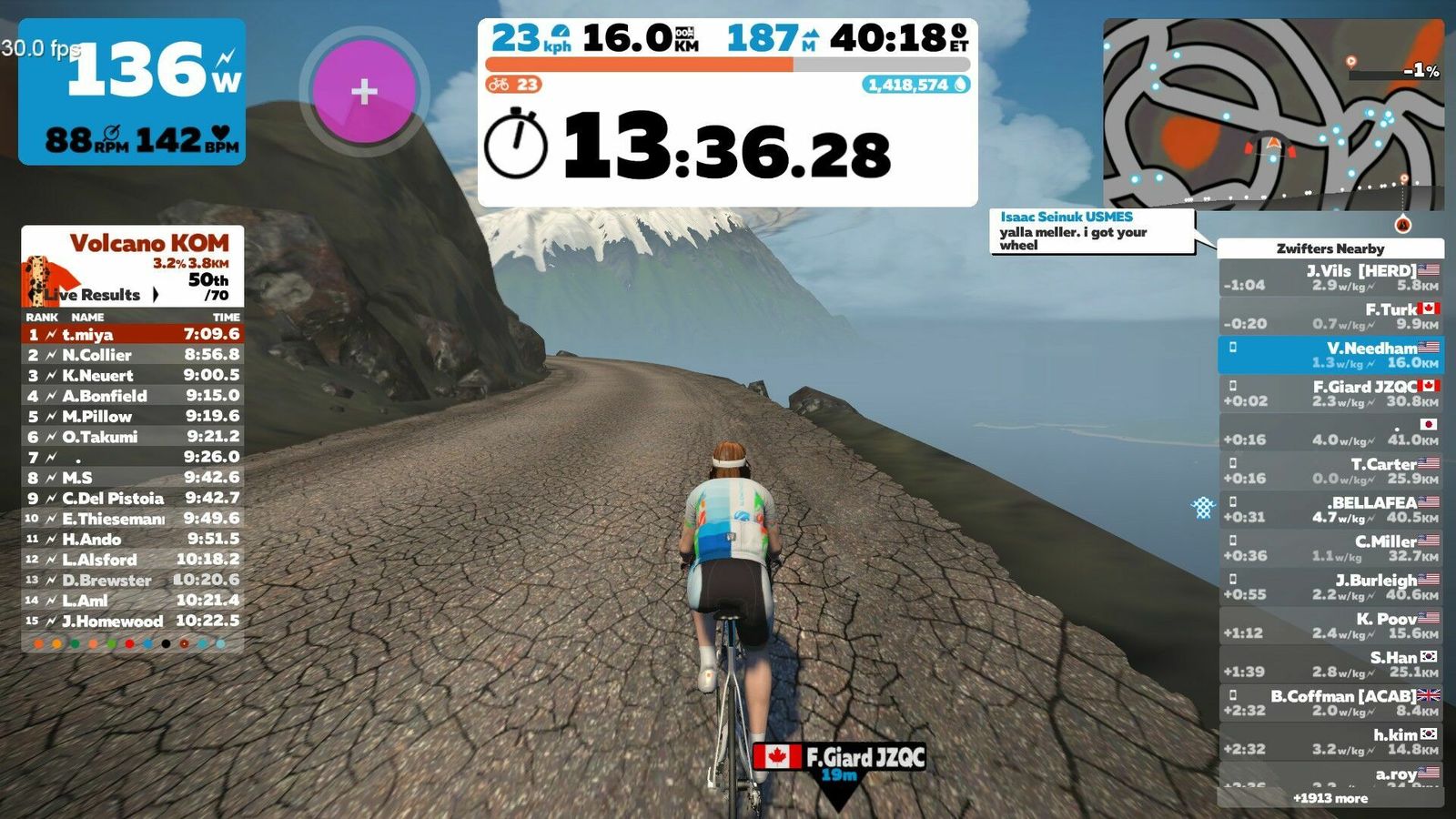This screenshot has height=819, width=1456.
Task: Choose K.Neuert in the results list
Action: [x=133, y=375]
